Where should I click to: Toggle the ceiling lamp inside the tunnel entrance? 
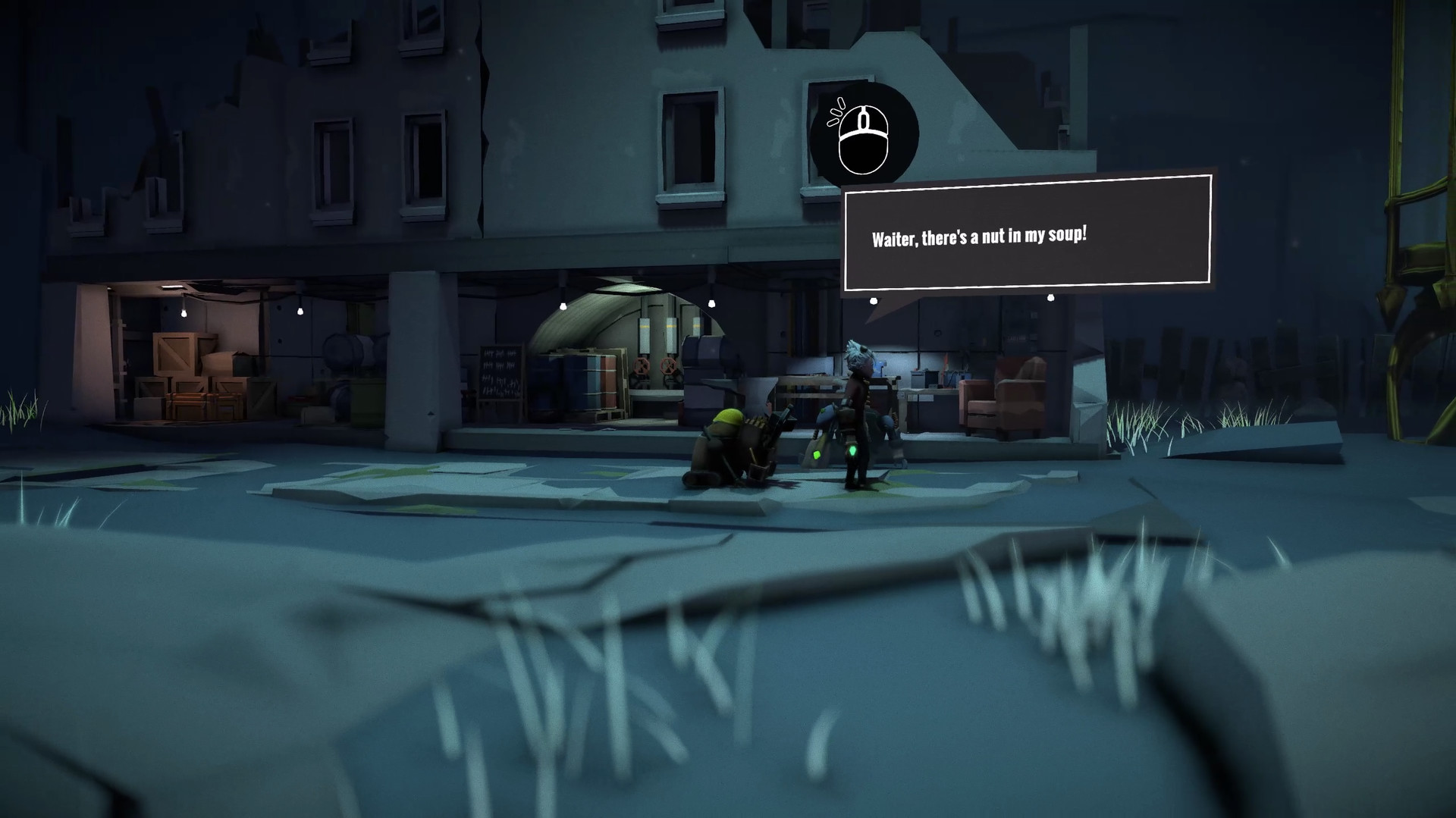561,306
